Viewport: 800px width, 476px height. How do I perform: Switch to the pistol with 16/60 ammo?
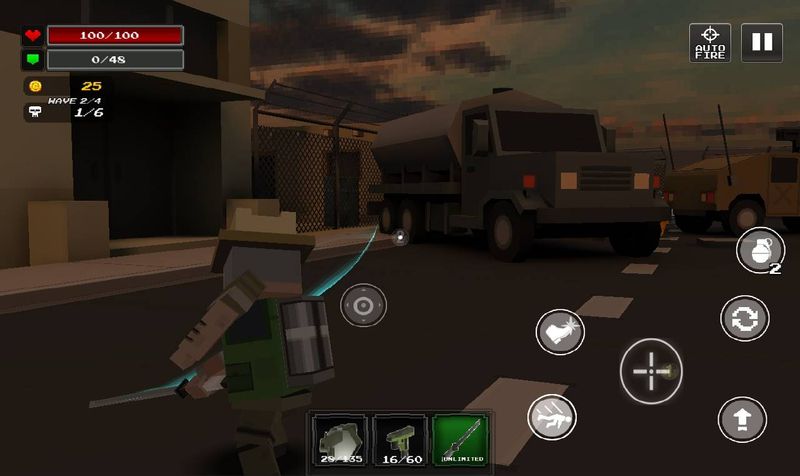[400, 441]
